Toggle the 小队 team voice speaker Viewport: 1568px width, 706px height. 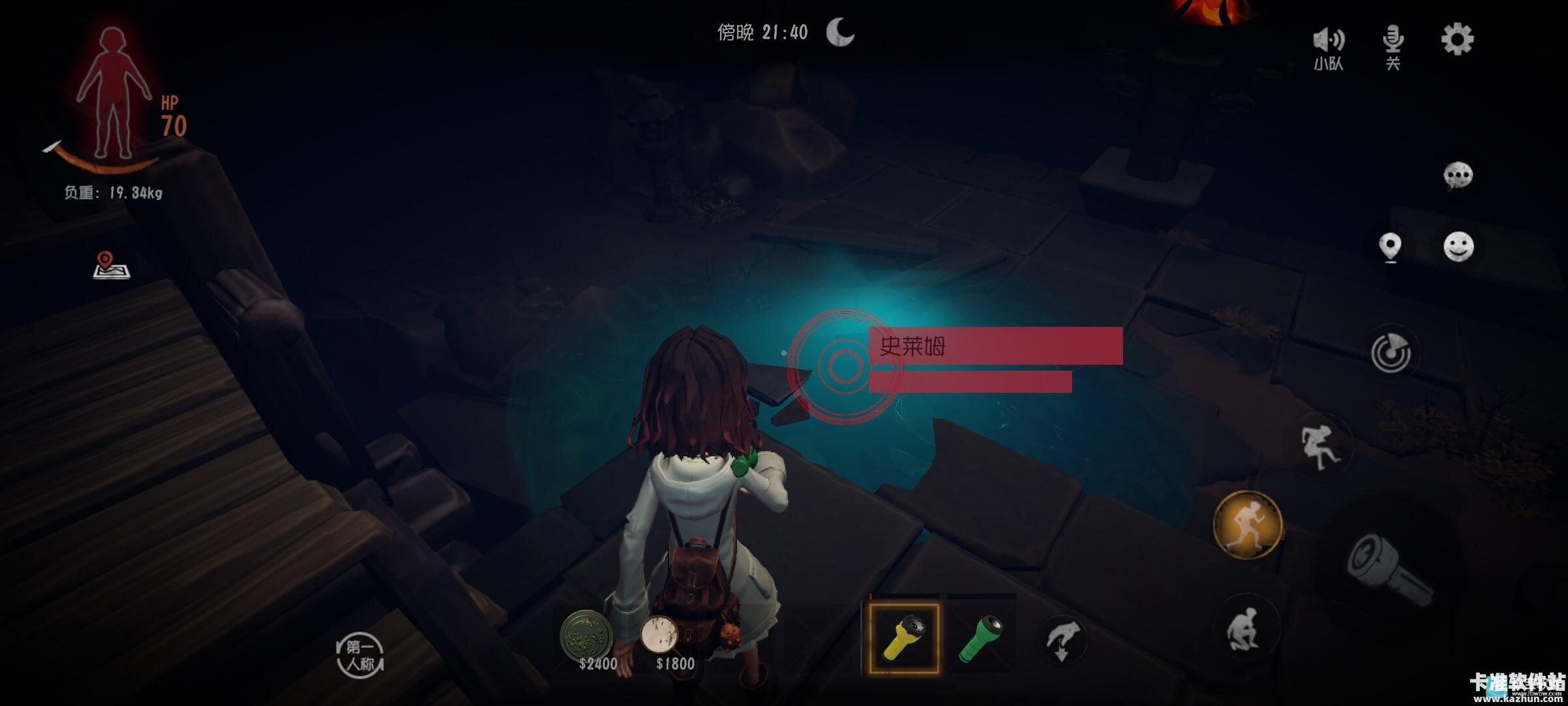click(x=1328, y=47)
